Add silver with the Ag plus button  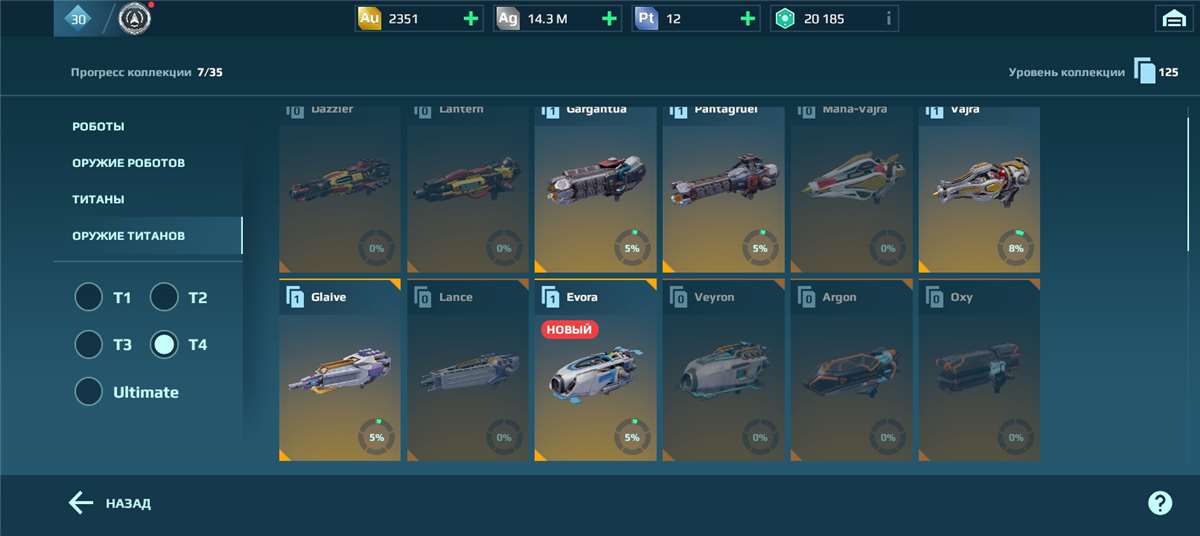[x=609, y=18]
